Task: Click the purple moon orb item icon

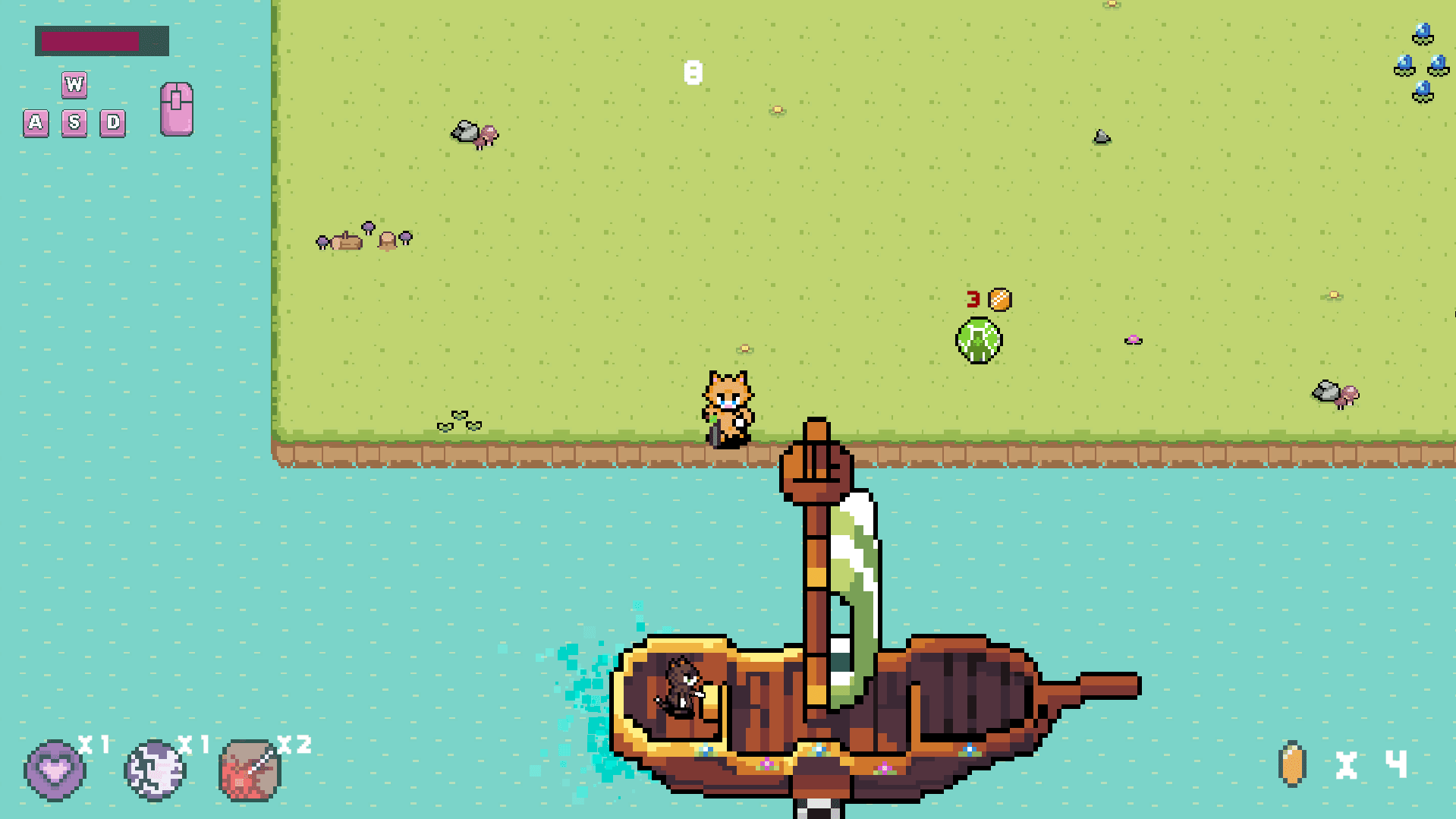Action: (154, 768)
